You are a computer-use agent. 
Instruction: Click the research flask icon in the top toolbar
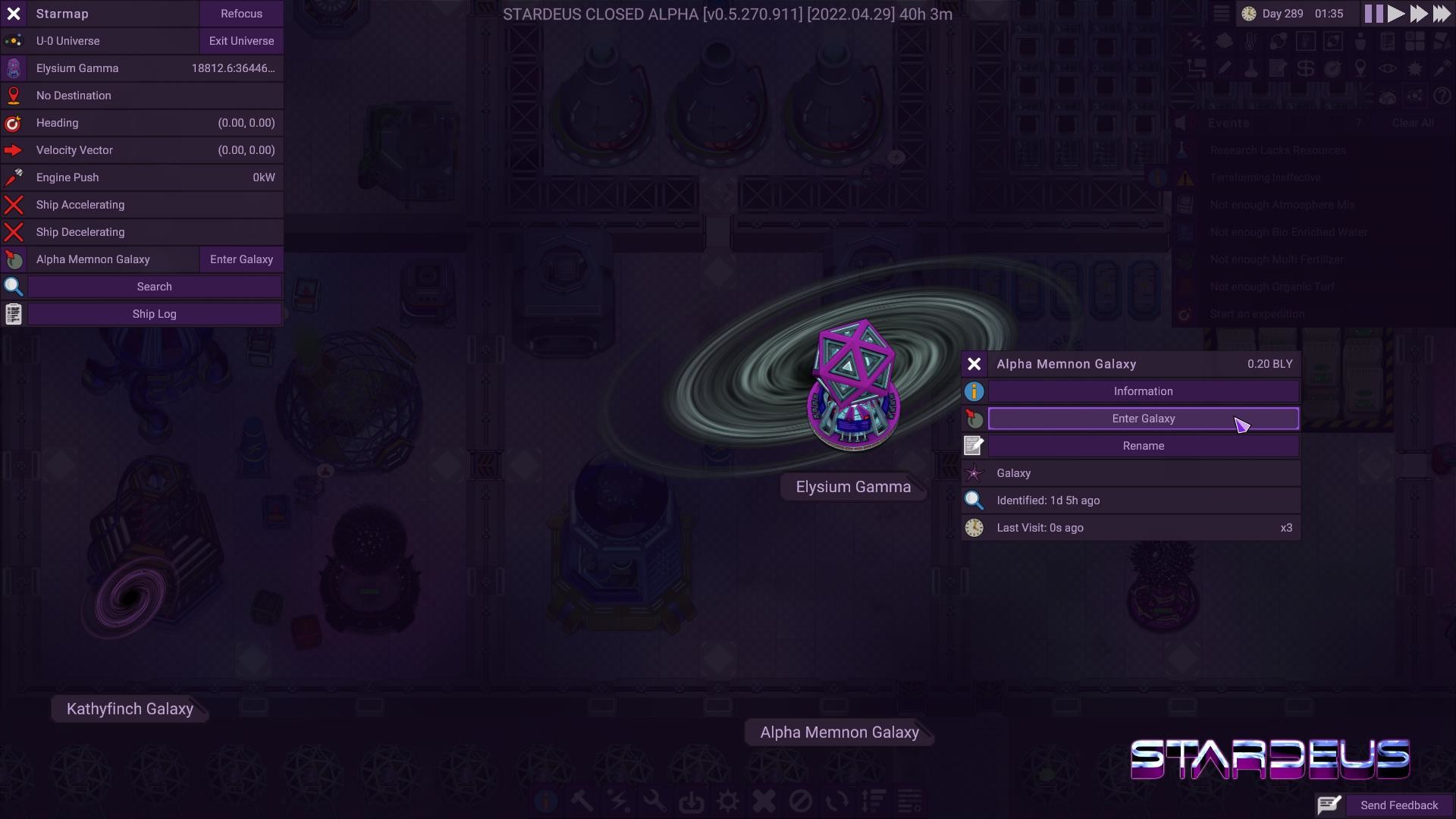(x=1251, y=68)
